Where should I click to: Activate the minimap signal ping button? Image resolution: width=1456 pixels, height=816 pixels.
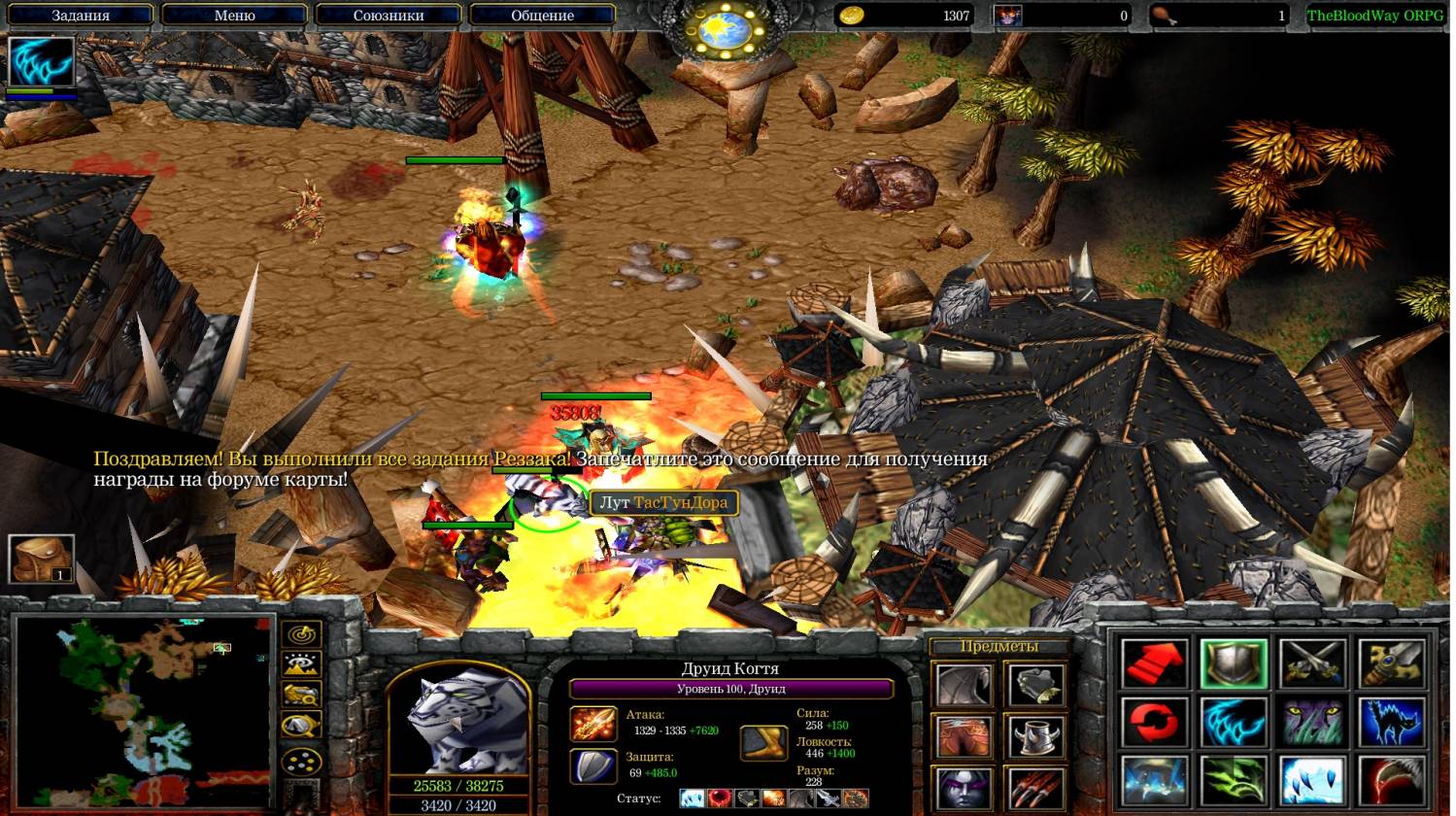point(302,634)
